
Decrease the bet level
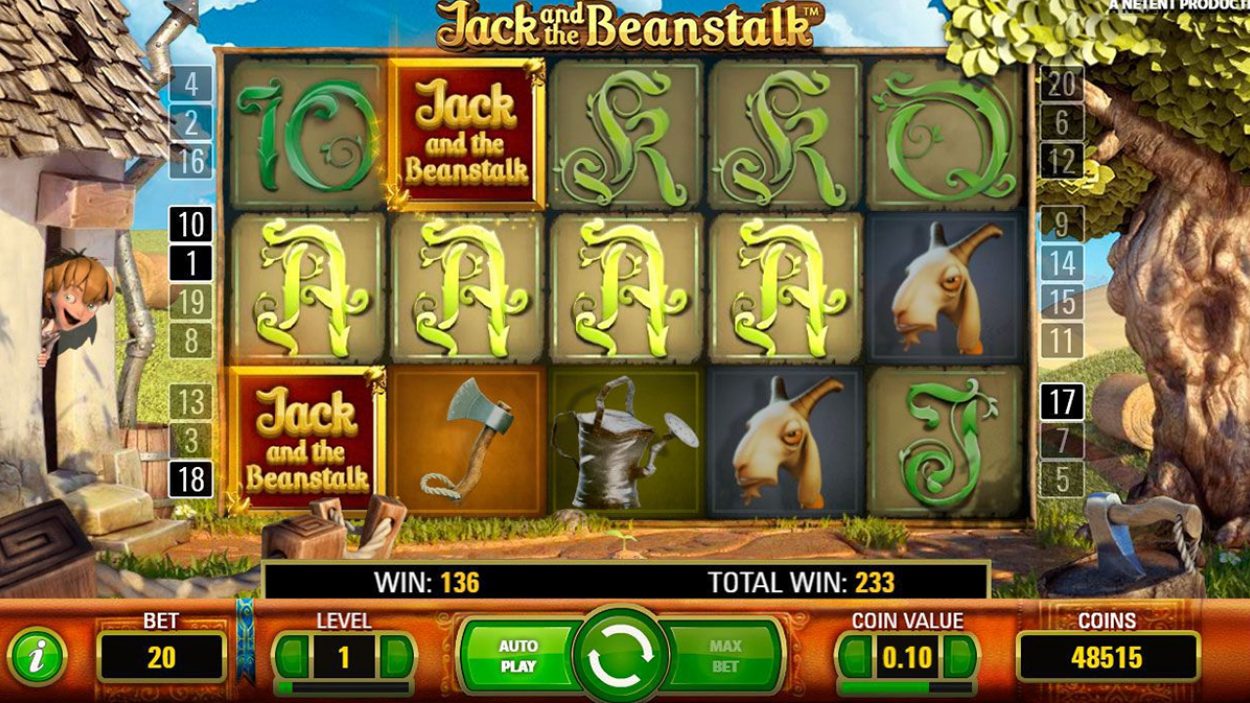[291, 656]
